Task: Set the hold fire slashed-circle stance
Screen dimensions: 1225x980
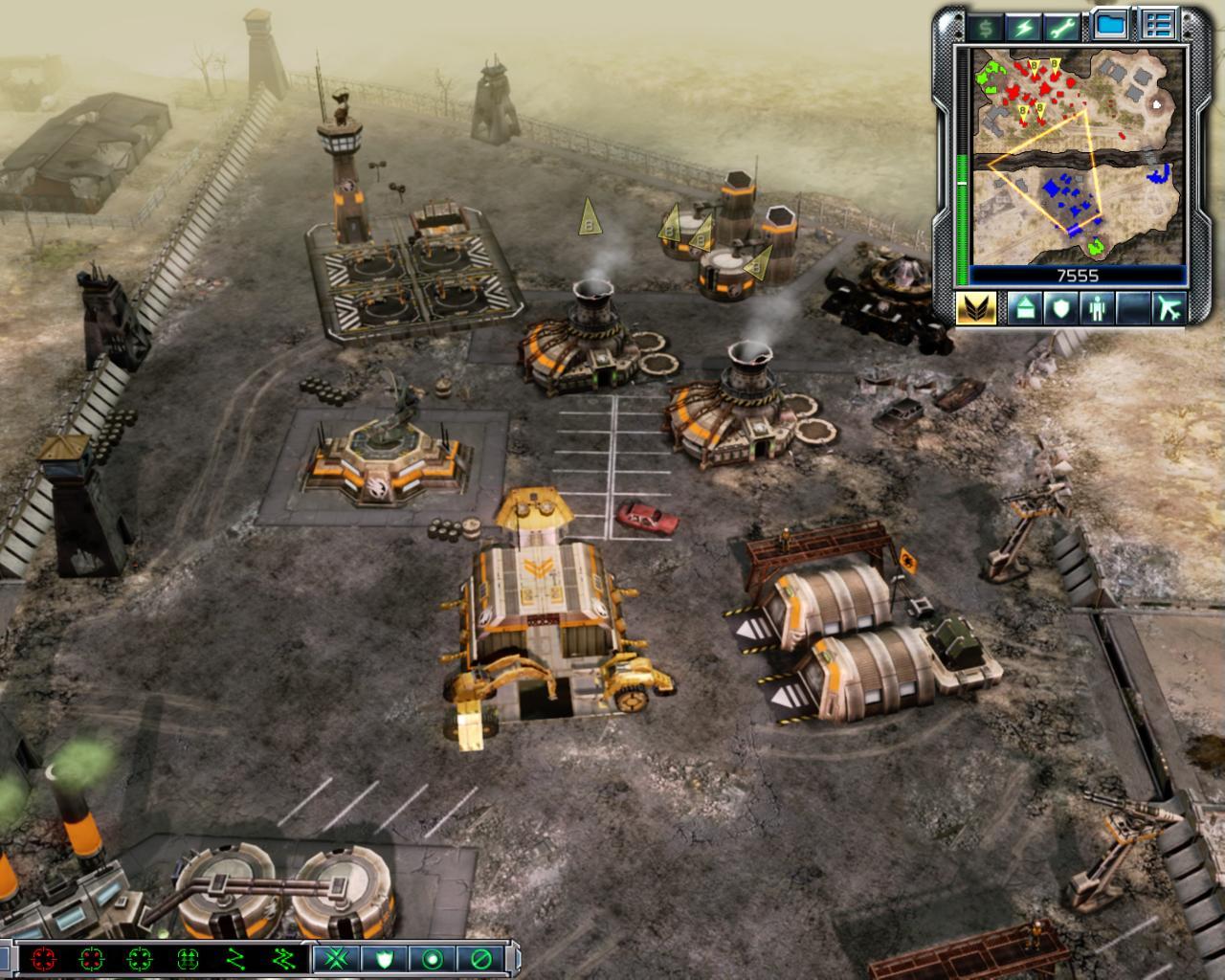Action: [479, 958]
